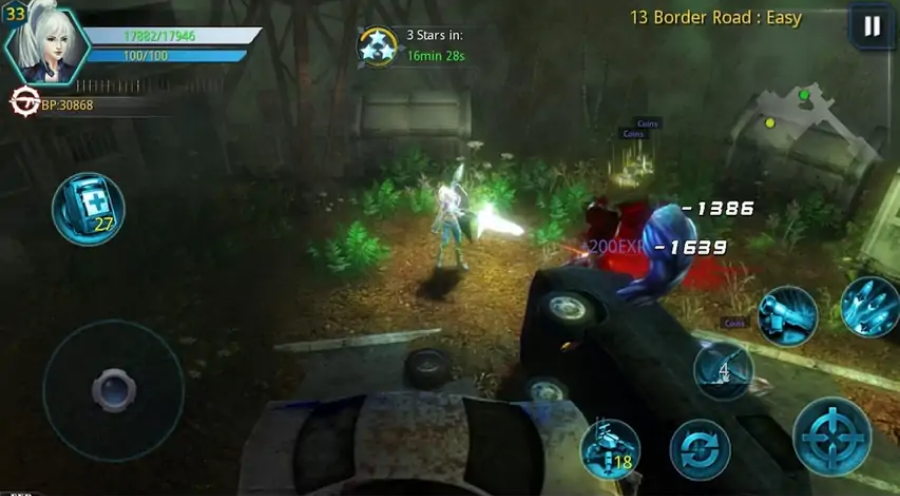Fire with the crosshair attack button
The image size is (900, 496).
832,436
